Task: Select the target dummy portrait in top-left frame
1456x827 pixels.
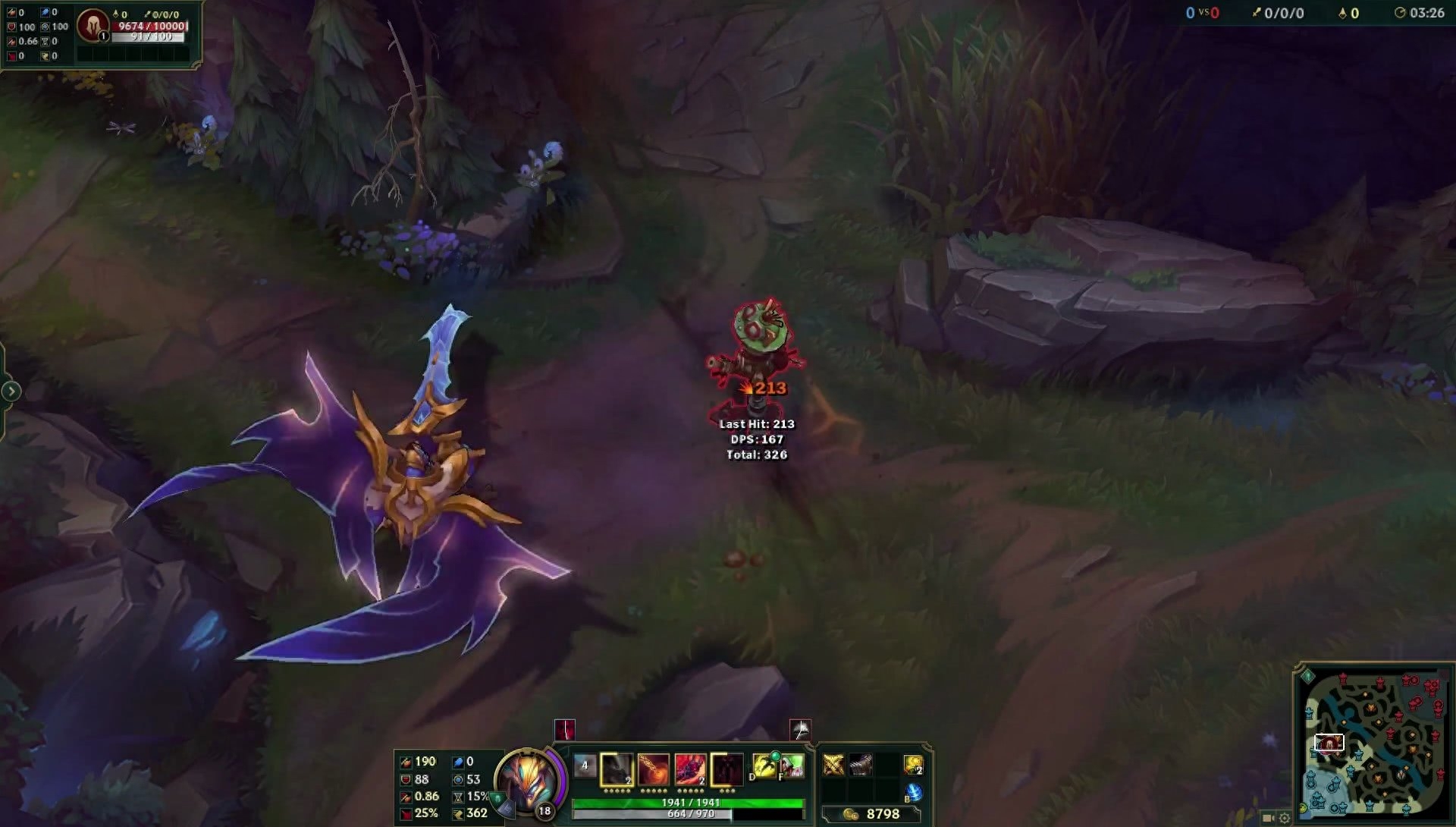Action: point(93,25)
